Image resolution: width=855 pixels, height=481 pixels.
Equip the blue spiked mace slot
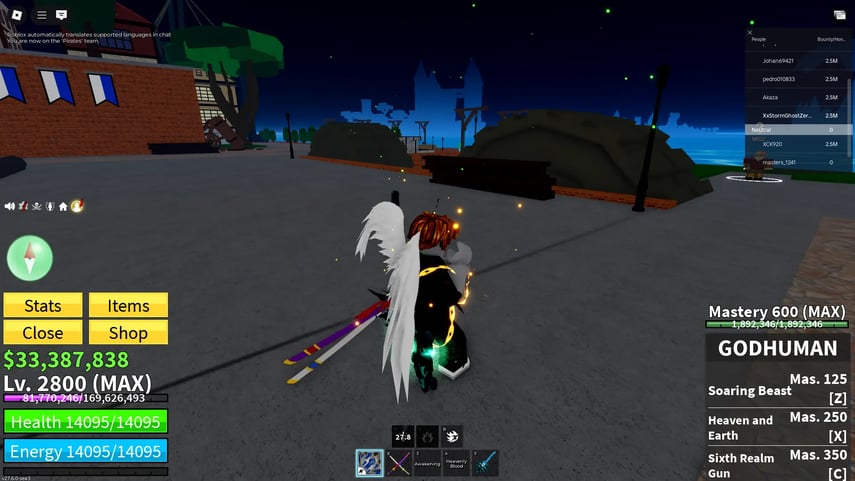point(485,463)
